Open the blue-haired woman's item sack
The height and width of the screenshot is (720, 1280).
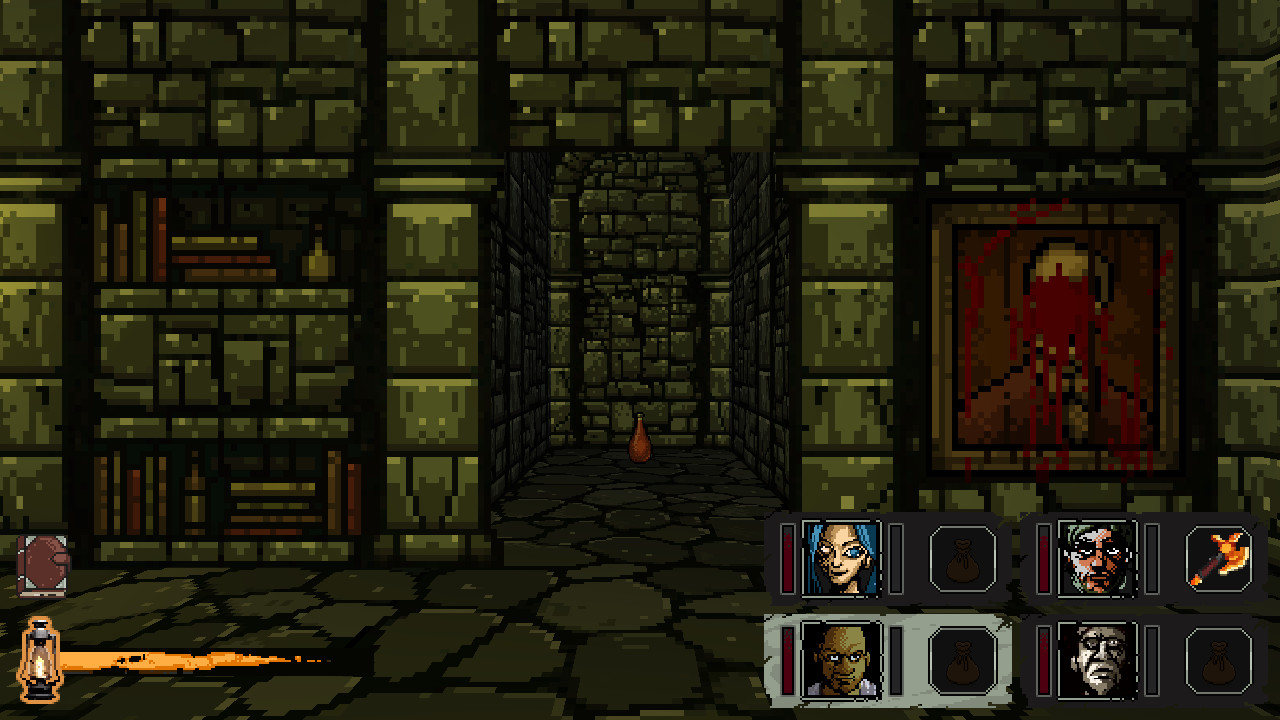pyautogui.click(x=963, y=558)
